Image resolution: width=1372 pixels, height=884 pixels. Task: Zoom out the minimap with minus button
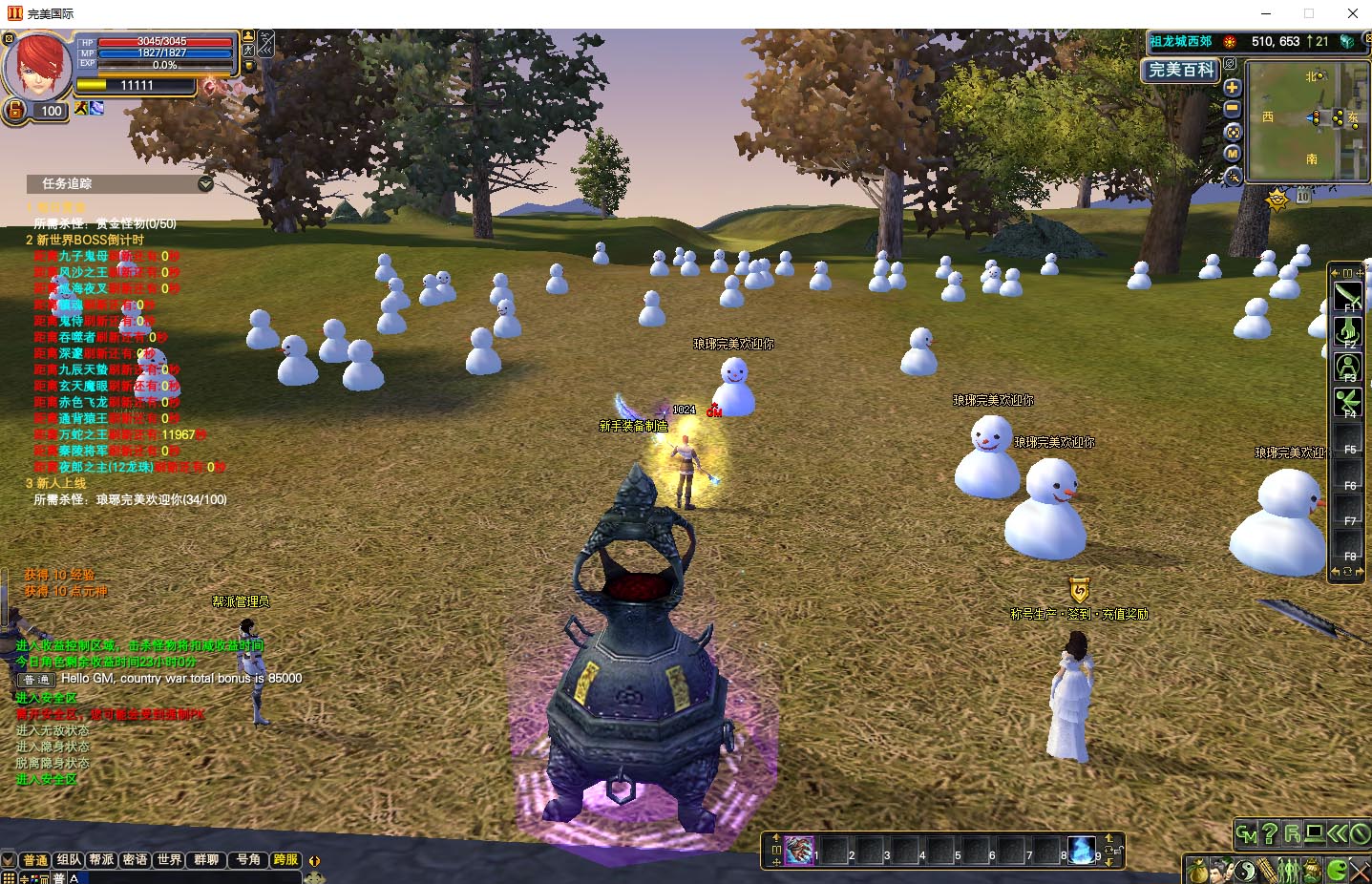(x=1232, y=110)
